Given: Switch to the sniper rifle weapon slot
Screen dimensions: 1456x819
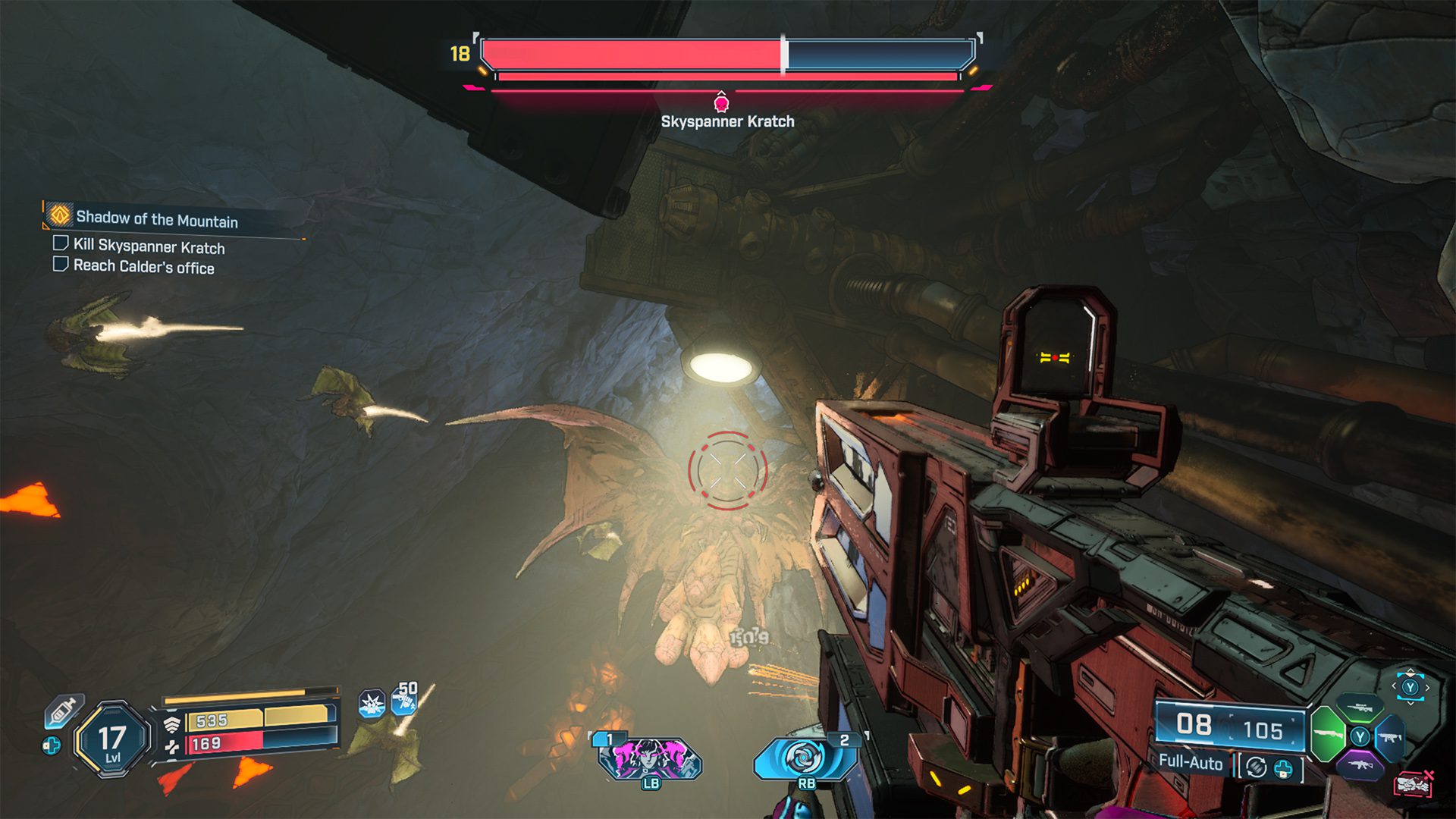Looking at the screenshot, I should point(1360,708).
